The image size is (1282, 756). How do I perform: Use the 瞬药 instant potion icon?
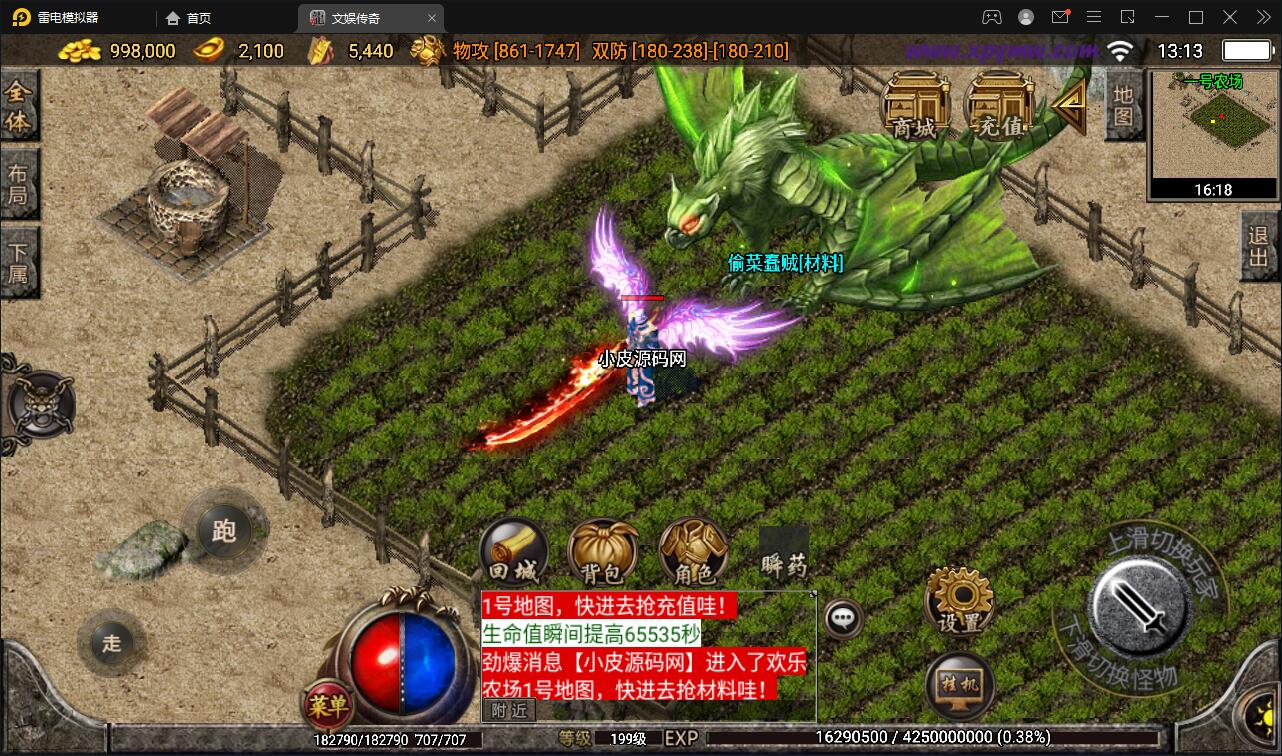[x=782, y=551]
